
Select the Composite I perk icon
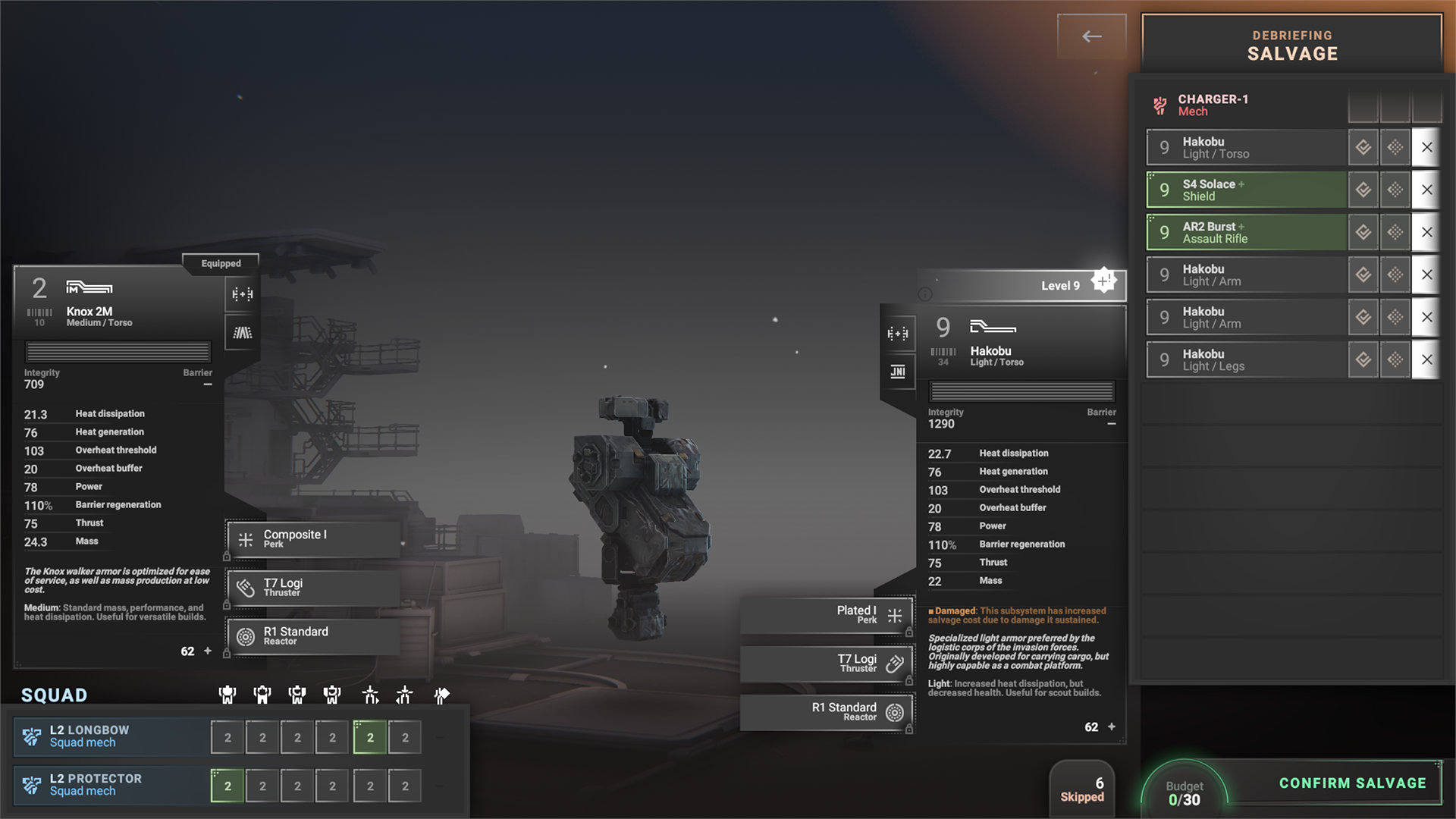244,538
